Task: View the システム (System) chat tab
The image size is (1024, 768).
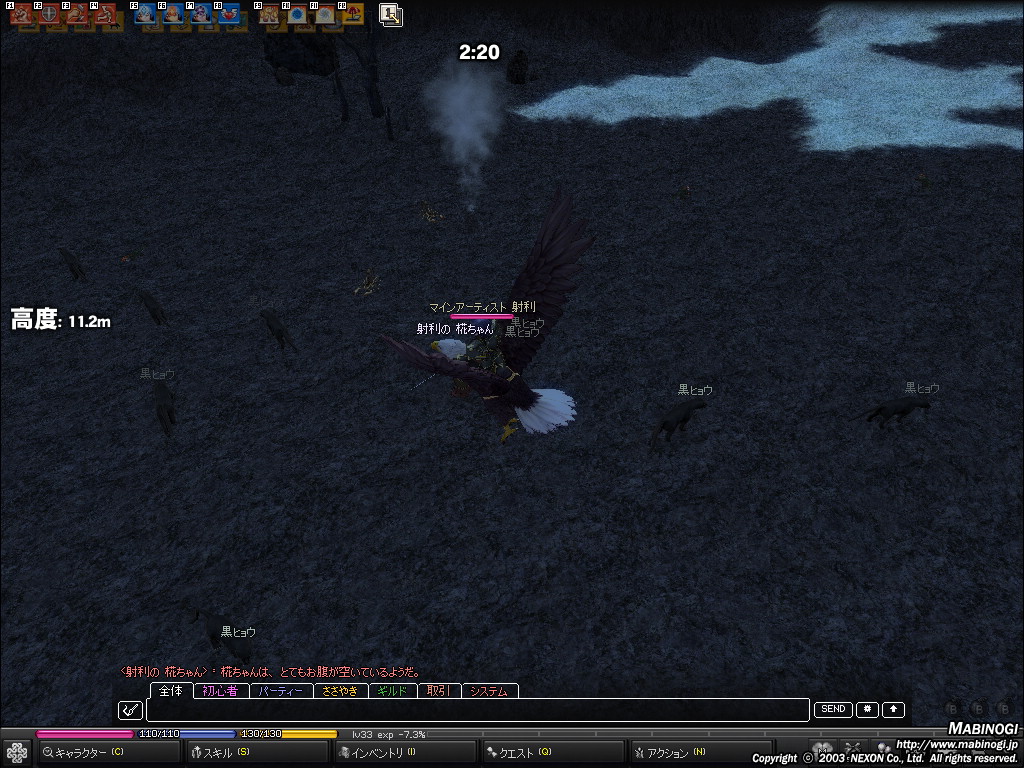Action: 489,691
